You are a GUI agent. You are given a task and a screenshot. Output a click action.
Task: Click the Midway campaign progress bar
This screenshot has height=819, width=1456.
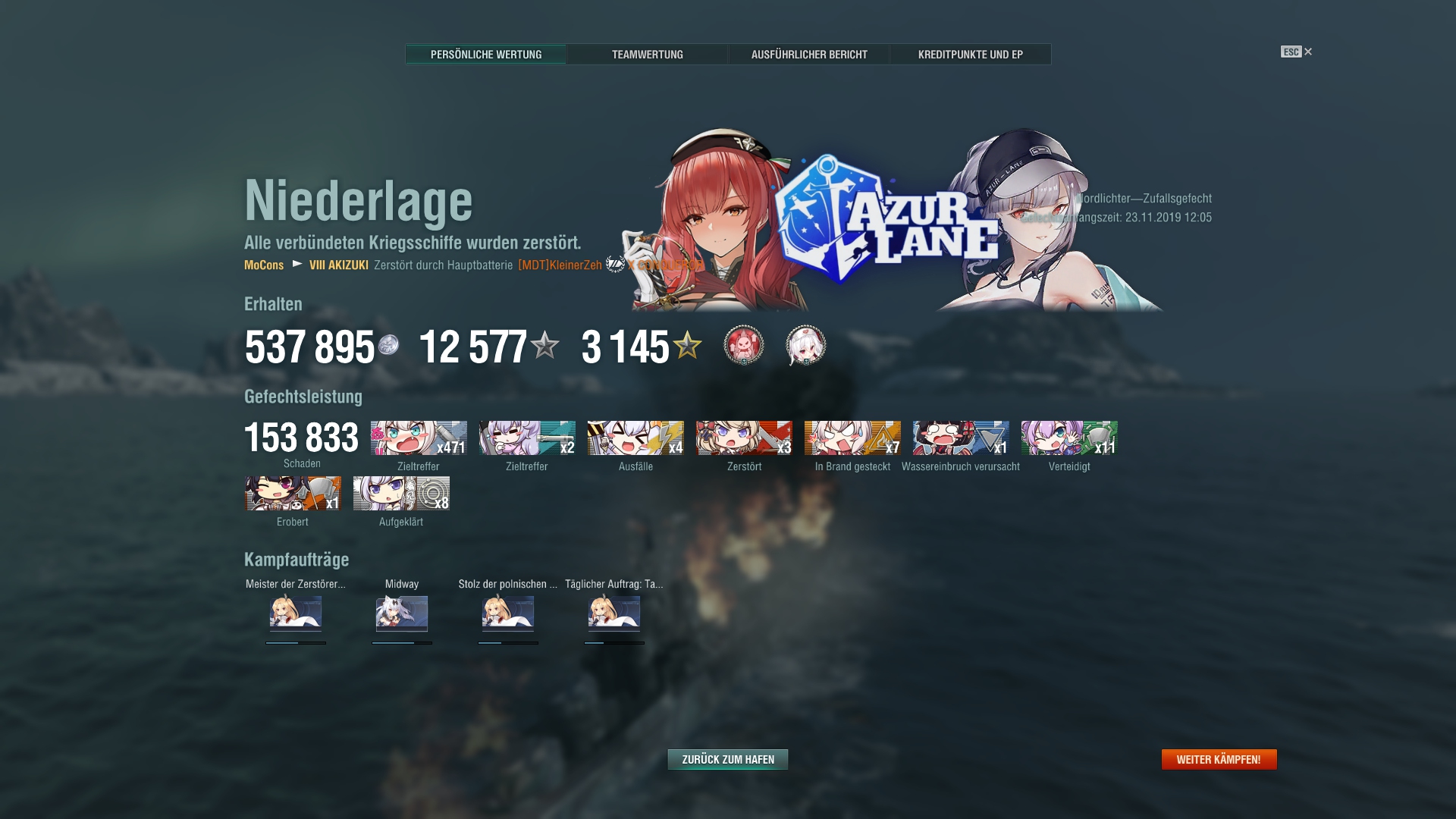pyautogui.click(x=401, y=641)
